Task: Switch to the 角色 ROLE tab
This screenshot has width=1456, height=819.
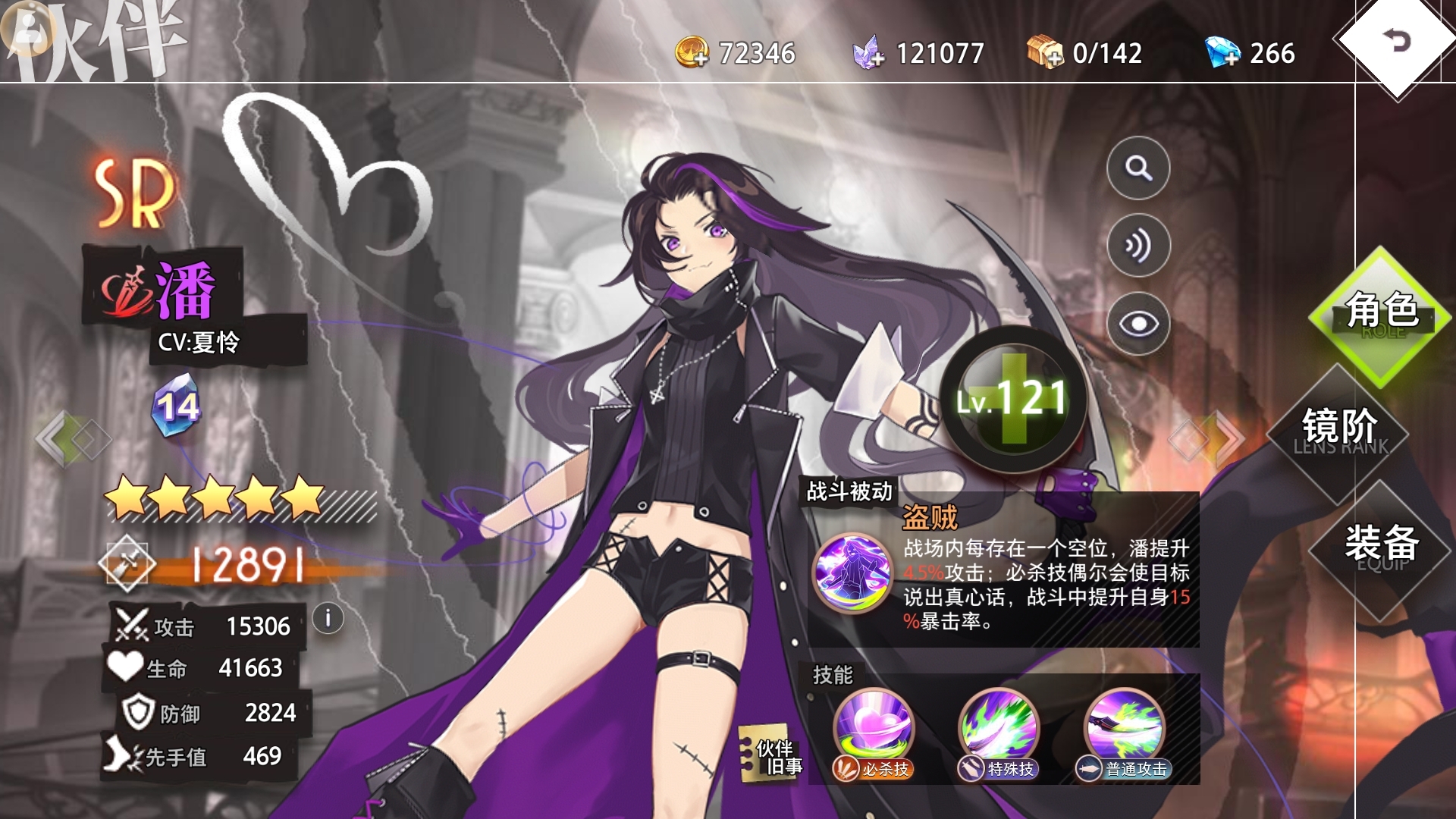Action: 1381,313
